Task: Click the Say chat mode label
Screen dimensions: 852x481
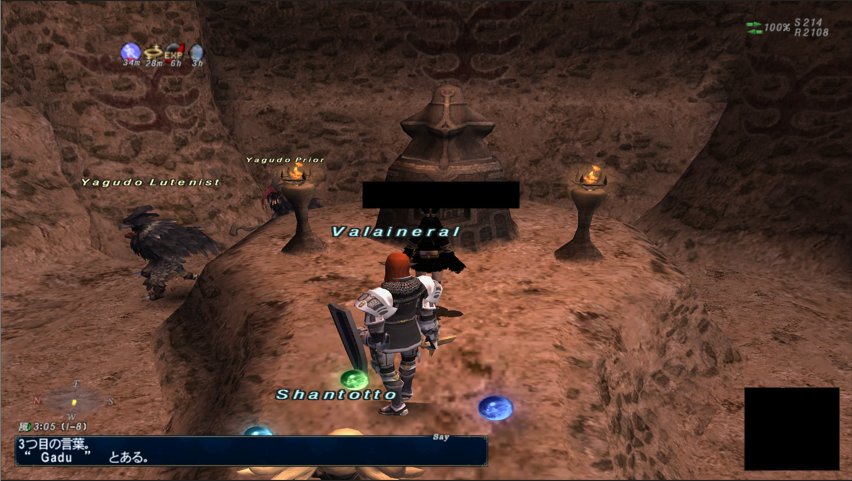Action: pyautogui.click(x=441, y=437)
